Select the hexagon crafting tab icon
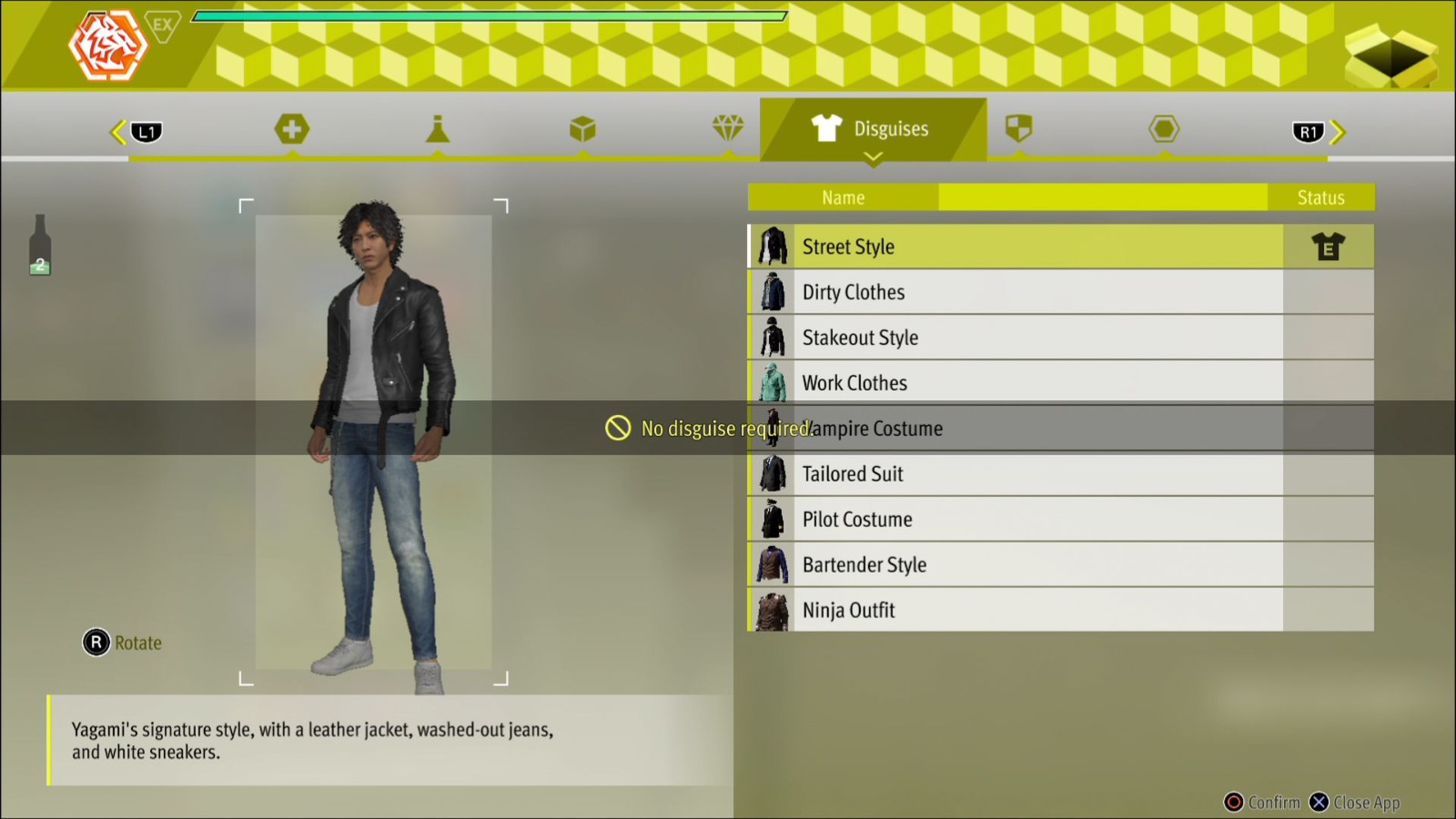The height and width of the screenshot is (819, 1456). (x=1166, y=128)
